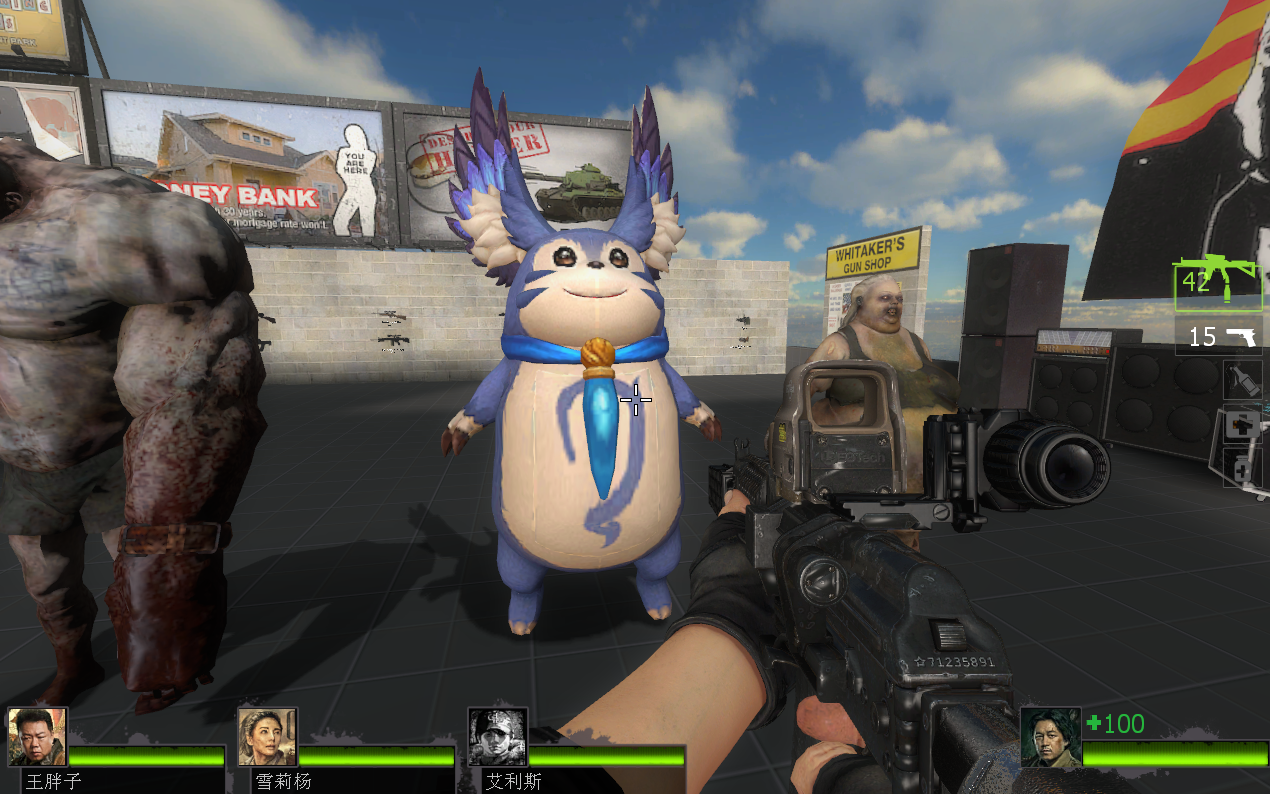Click your own survivor portrait
Viewport: 1270px width, 794px height.
1050,738
